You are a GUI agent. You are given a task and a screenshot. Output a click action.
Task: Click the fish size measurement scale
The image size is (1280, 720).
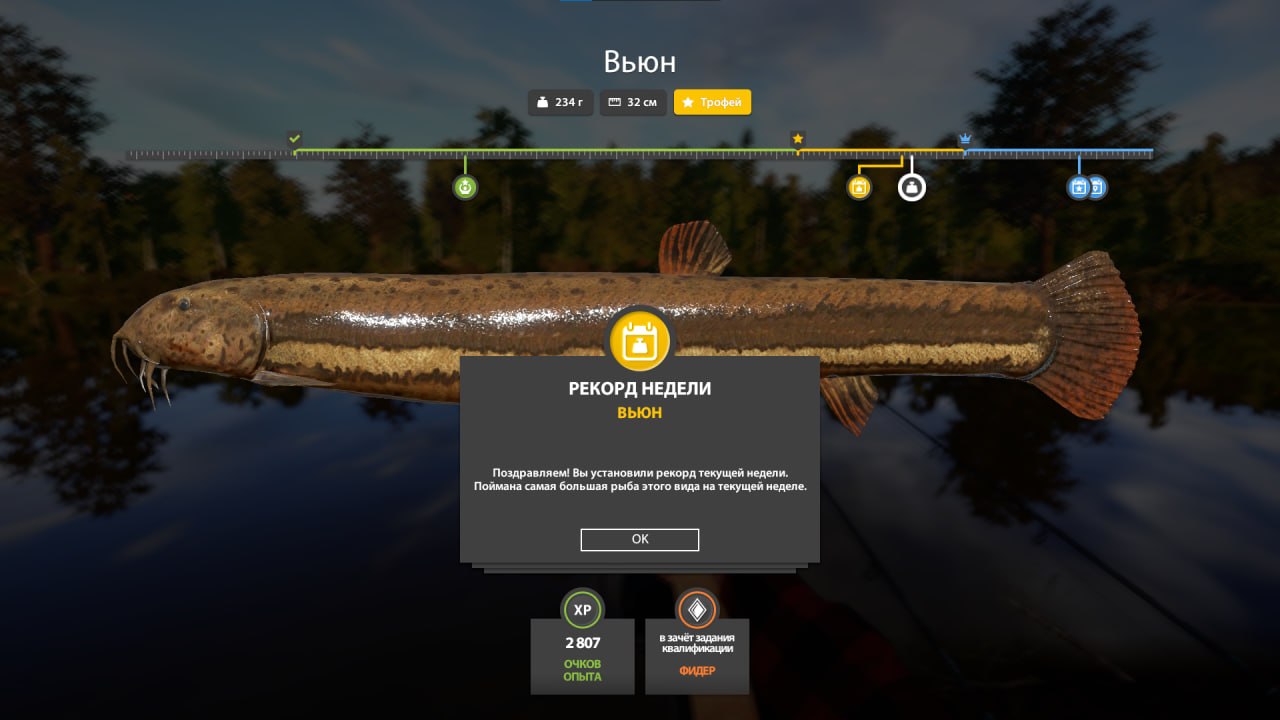click(640, 154)
